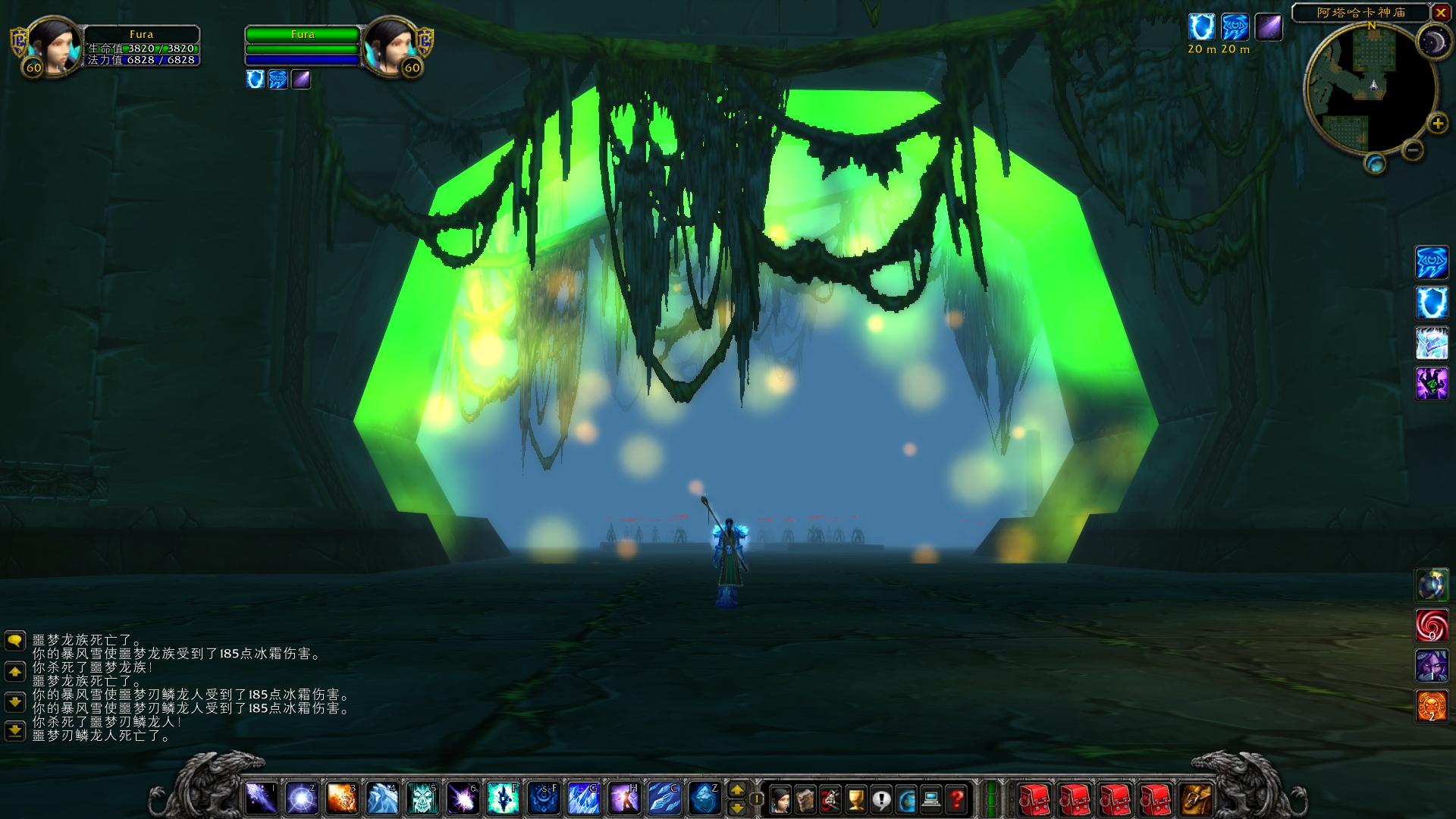Screen dimensions: 1456x819
Task: Jump the chat log to the bottom
Action: coord(14,731)
